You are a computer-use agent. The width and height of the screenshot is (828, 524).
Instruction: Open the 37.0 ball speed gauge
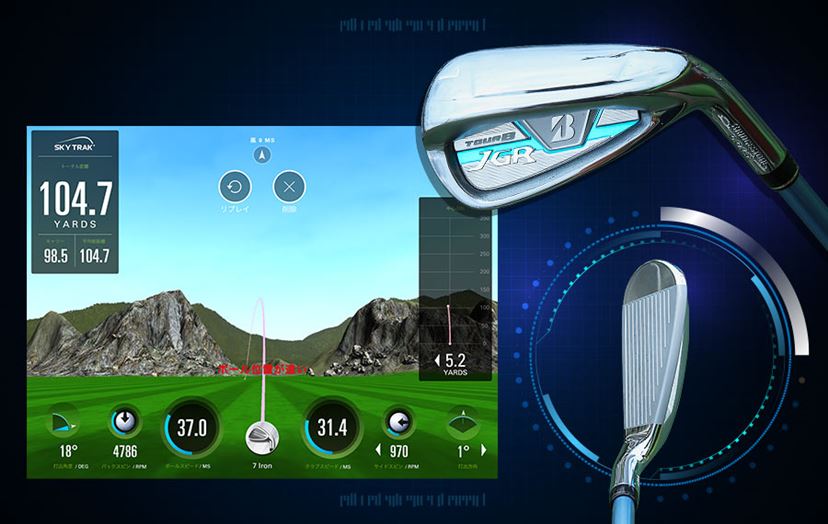(192, 428)
